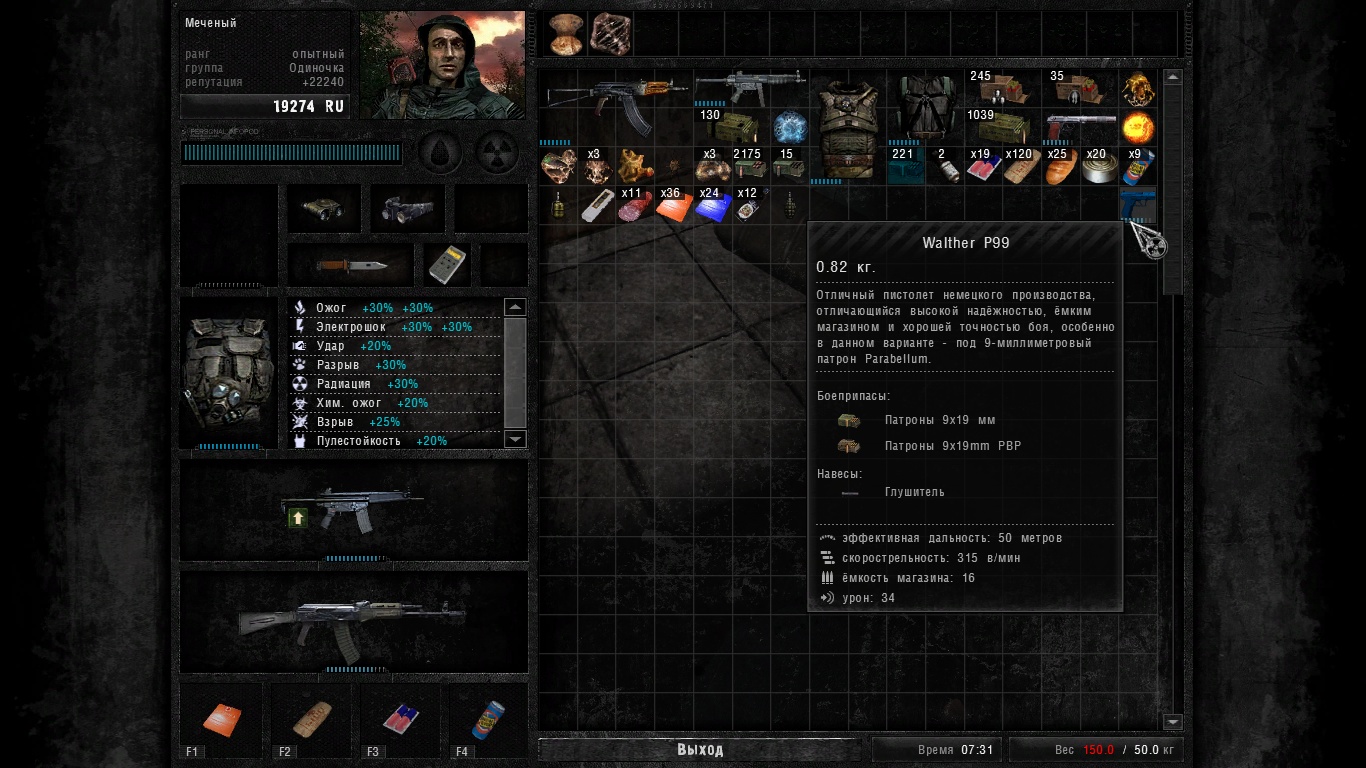
Task: Select the wooden-stock AK rifle in inventory
Action: tap(614, 101)
